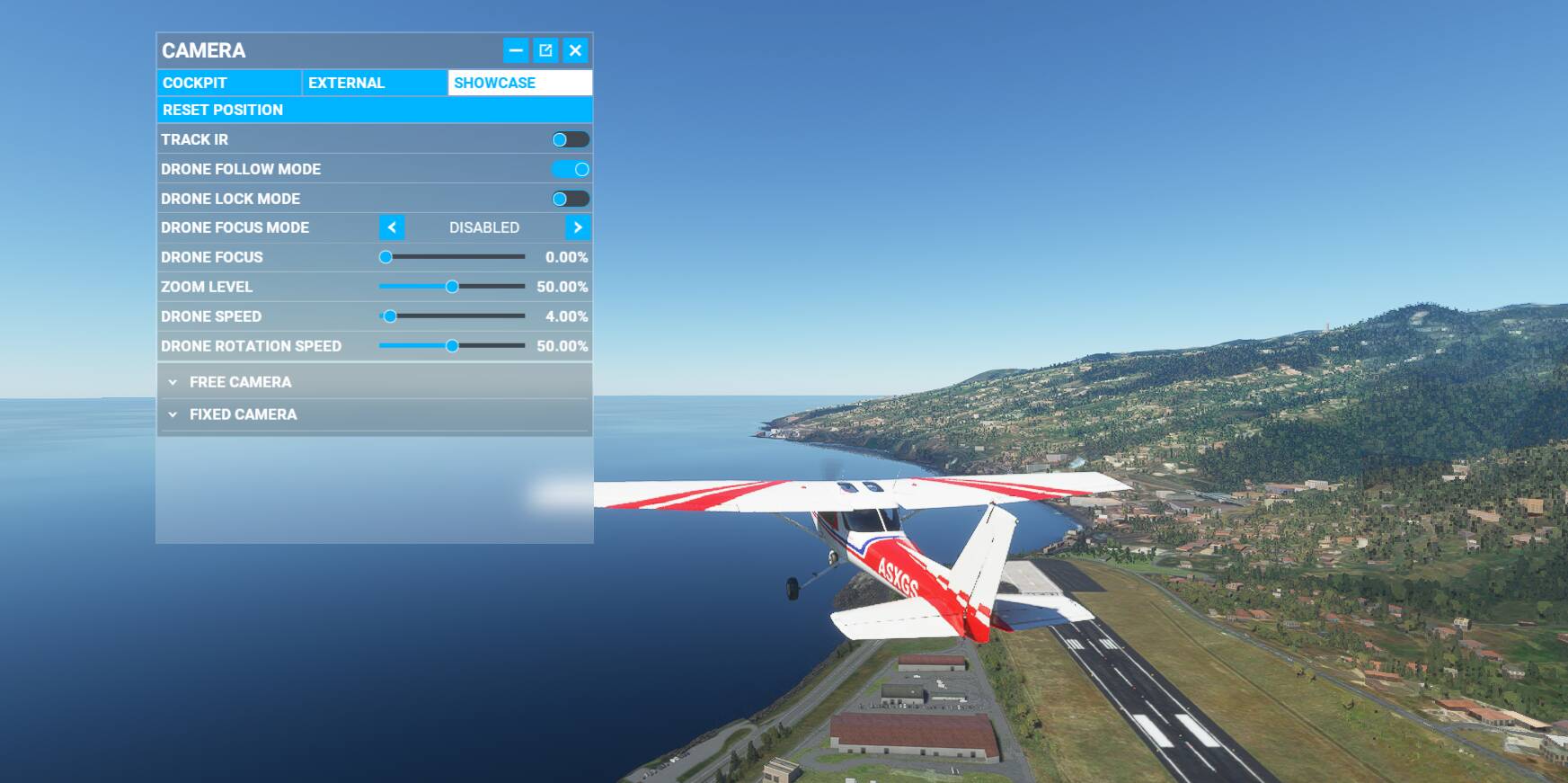1568x783 pixels.
Task: Click the Zoom Level slider handle
Action: (452, 287)
